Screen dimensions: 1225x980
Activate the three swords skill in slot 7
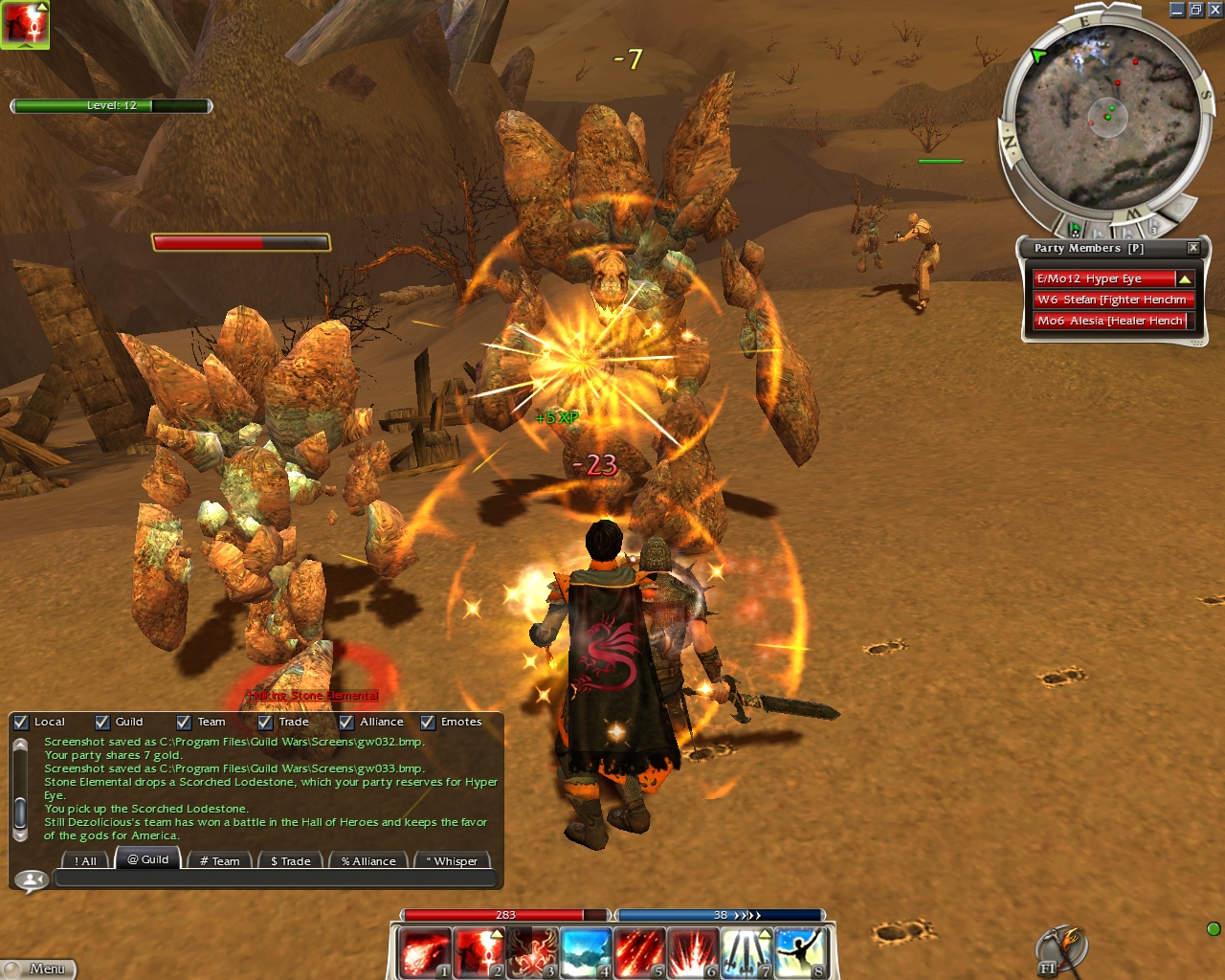point(746,952)
